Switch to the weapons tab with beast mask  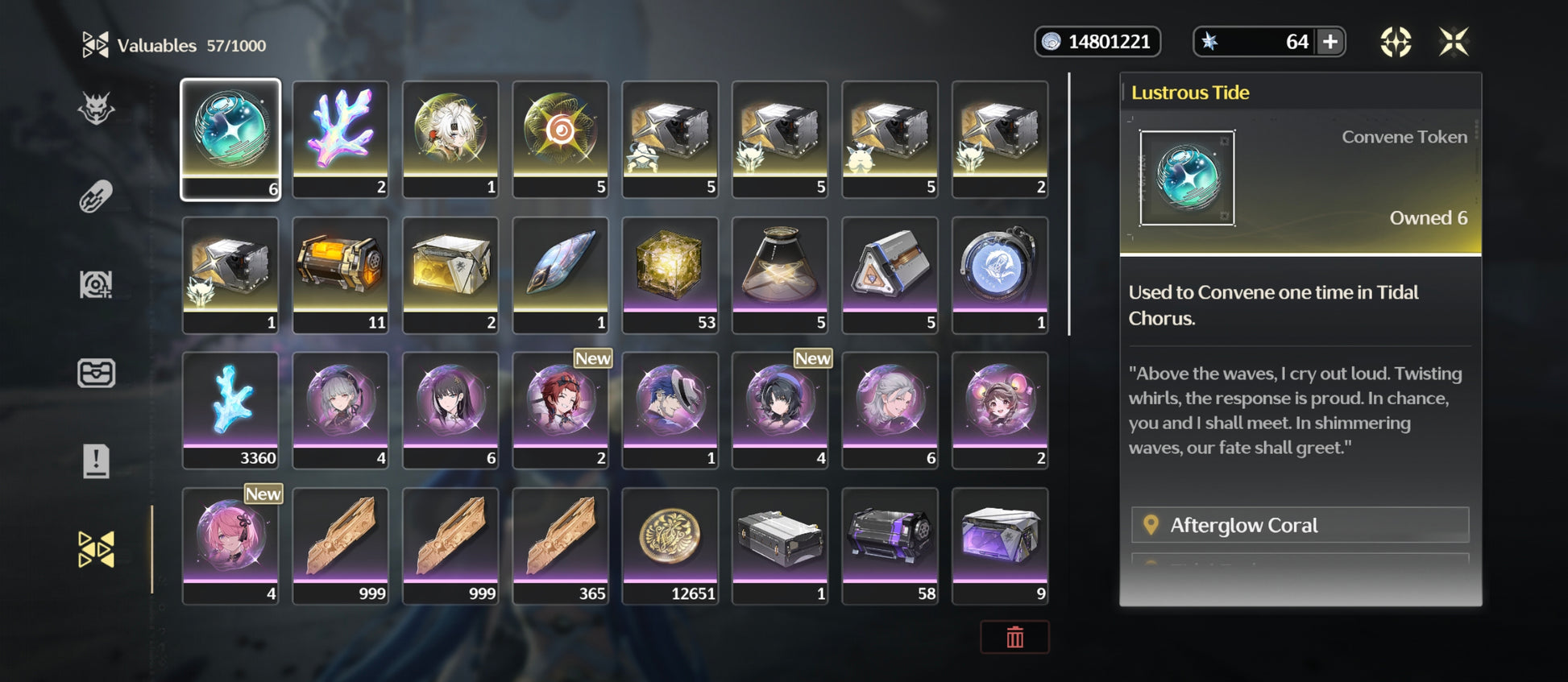tap(96, 109)
